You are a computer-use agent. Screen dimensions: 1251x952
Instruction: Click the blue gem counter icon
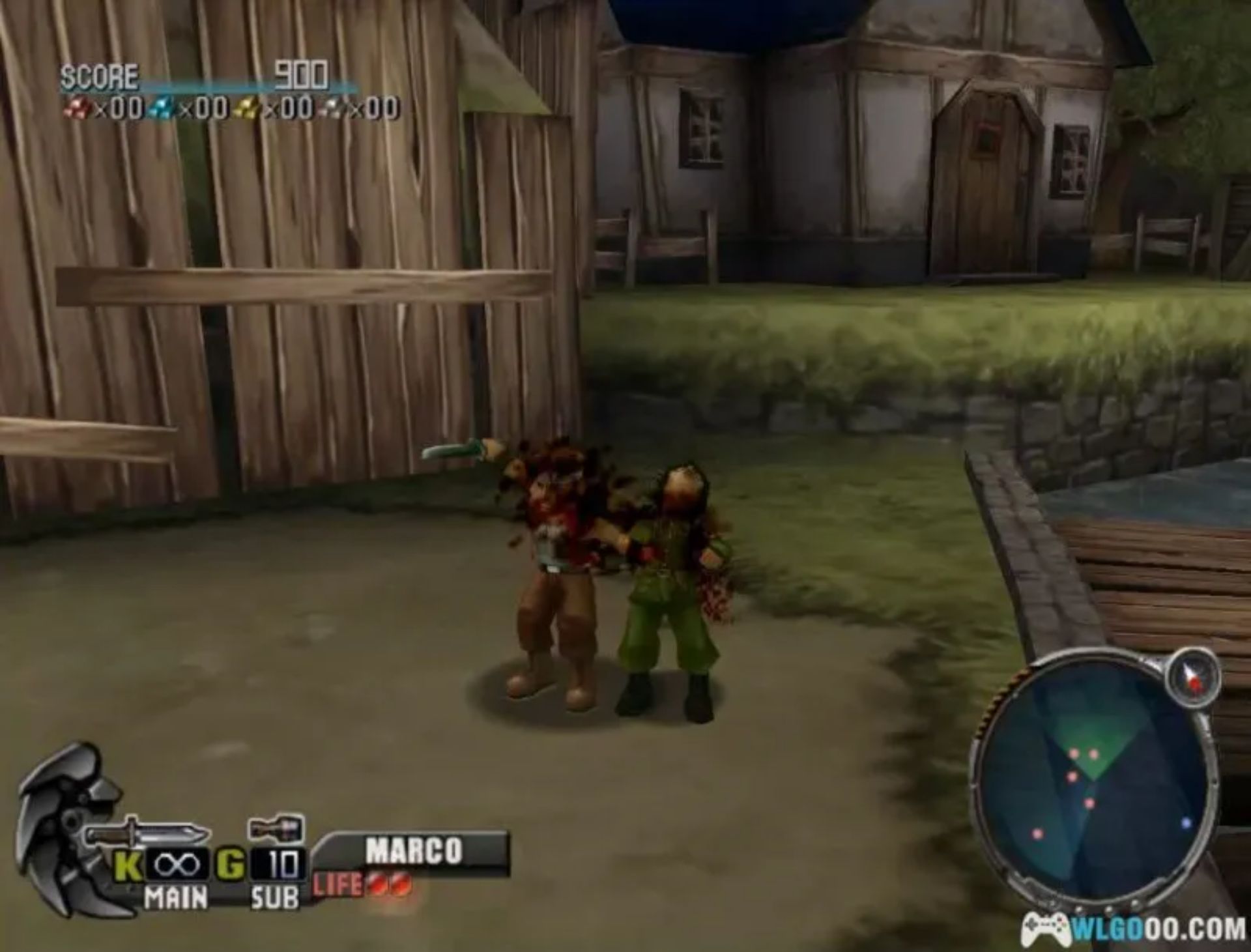coord(163,106)
